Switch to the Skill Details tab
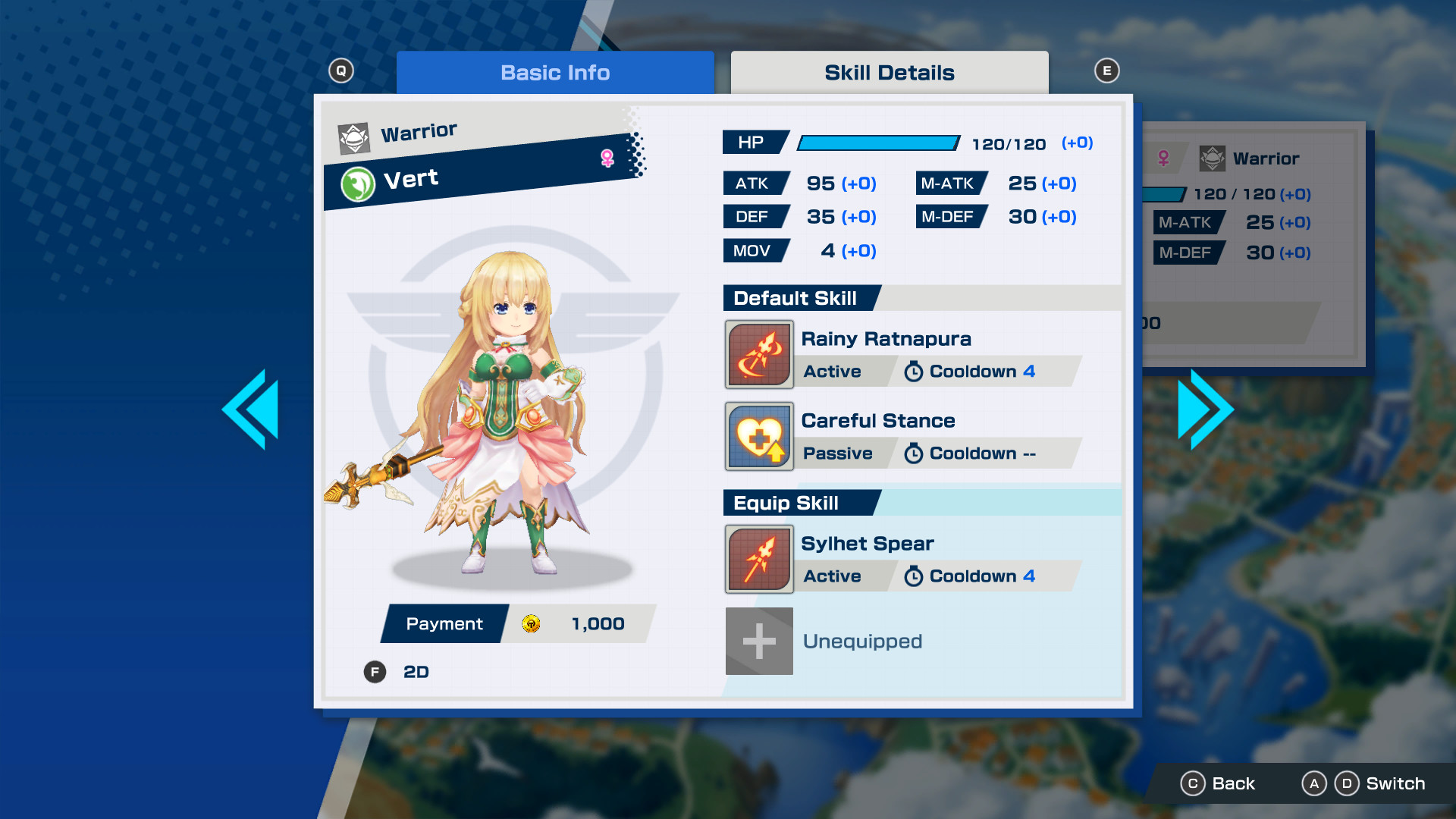This screenshot has width=1456, height=819. (x=889, y=73)
